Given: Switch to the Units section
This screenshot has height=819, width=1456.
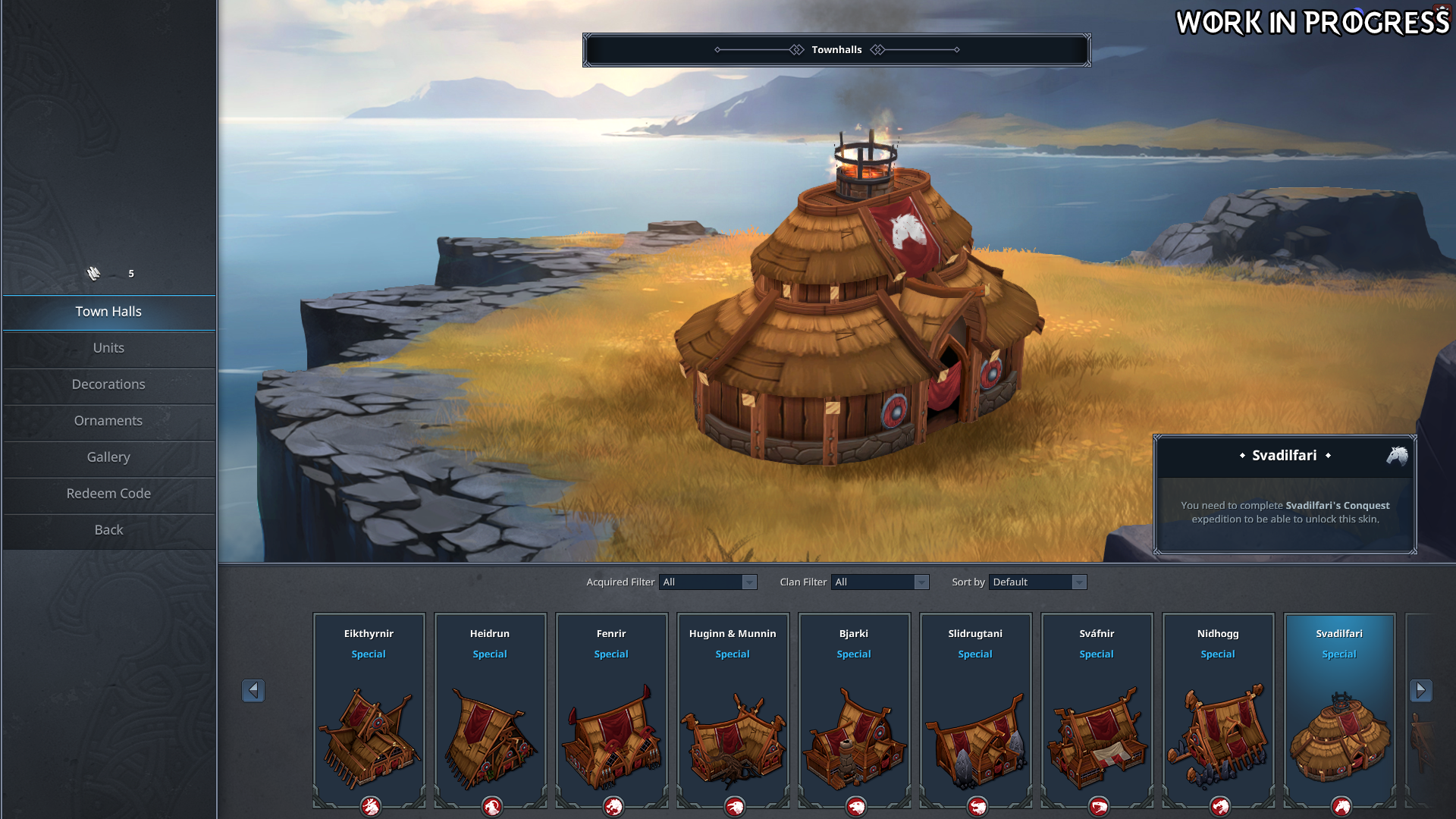Looking at the screenshot, I should pos(108,348).
